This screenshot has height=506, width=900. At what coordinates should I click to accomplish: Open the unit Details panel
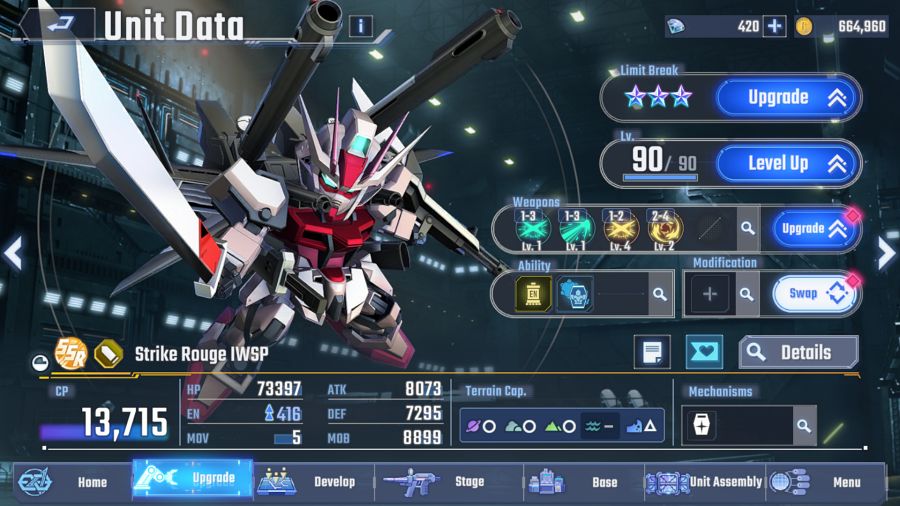pos(798,352)
